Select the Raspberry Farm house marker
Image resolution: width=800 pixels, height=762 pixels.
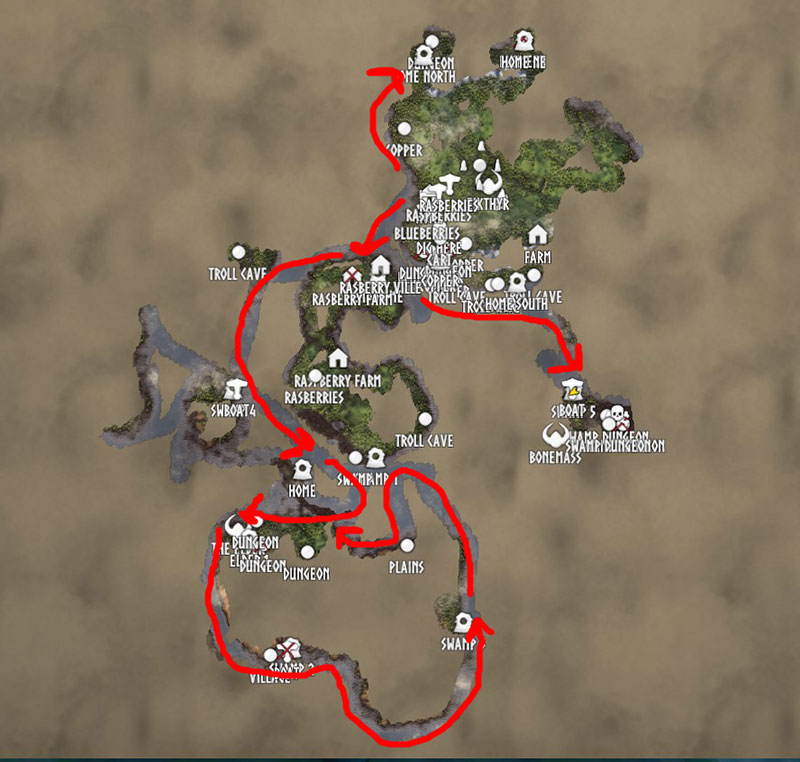coord(337,358)
